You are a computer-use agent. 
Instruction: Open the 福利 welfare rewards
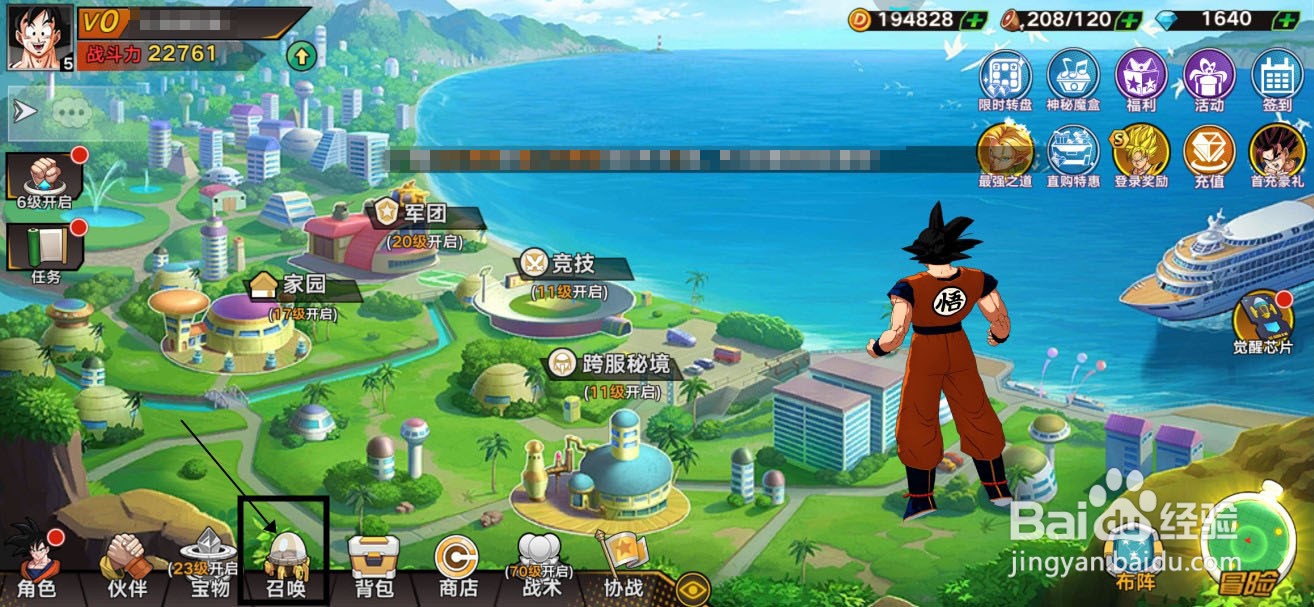coord(1141,82)
